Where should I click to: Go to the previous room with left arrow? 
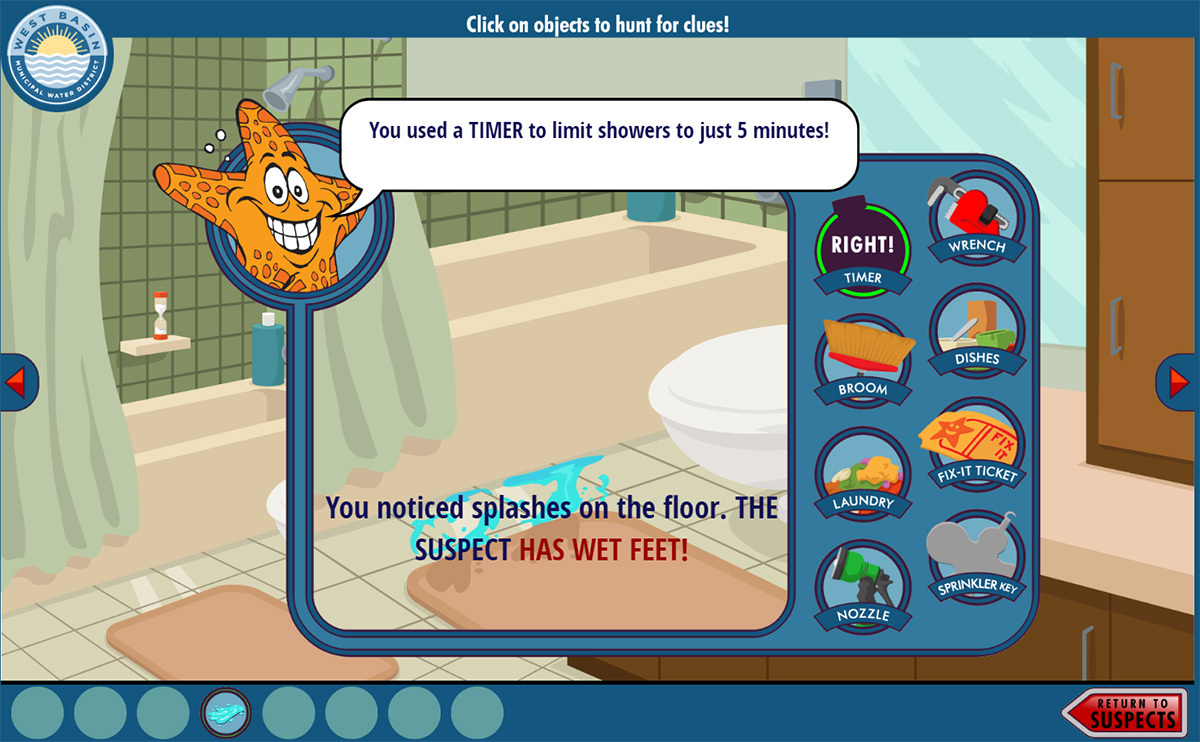(x=16, y=381)
